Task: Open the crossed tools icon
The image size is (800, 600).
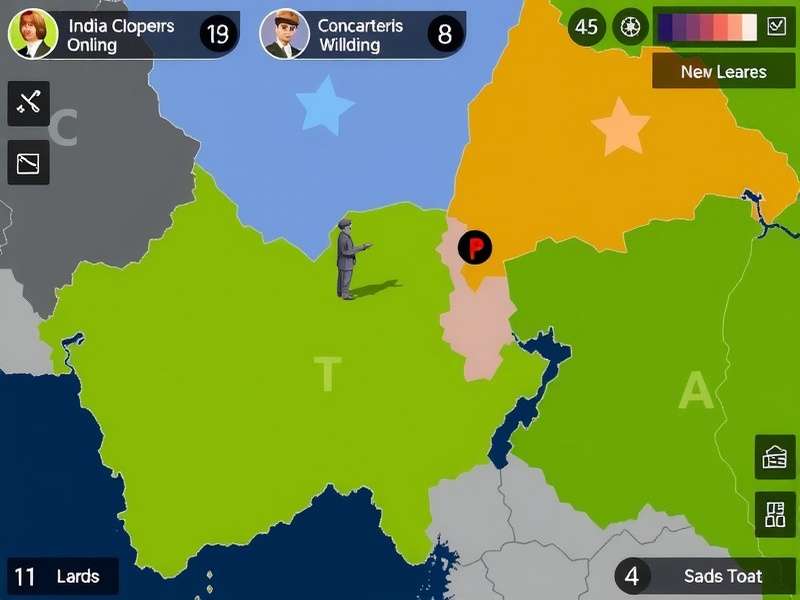Action: click(28, 103)
